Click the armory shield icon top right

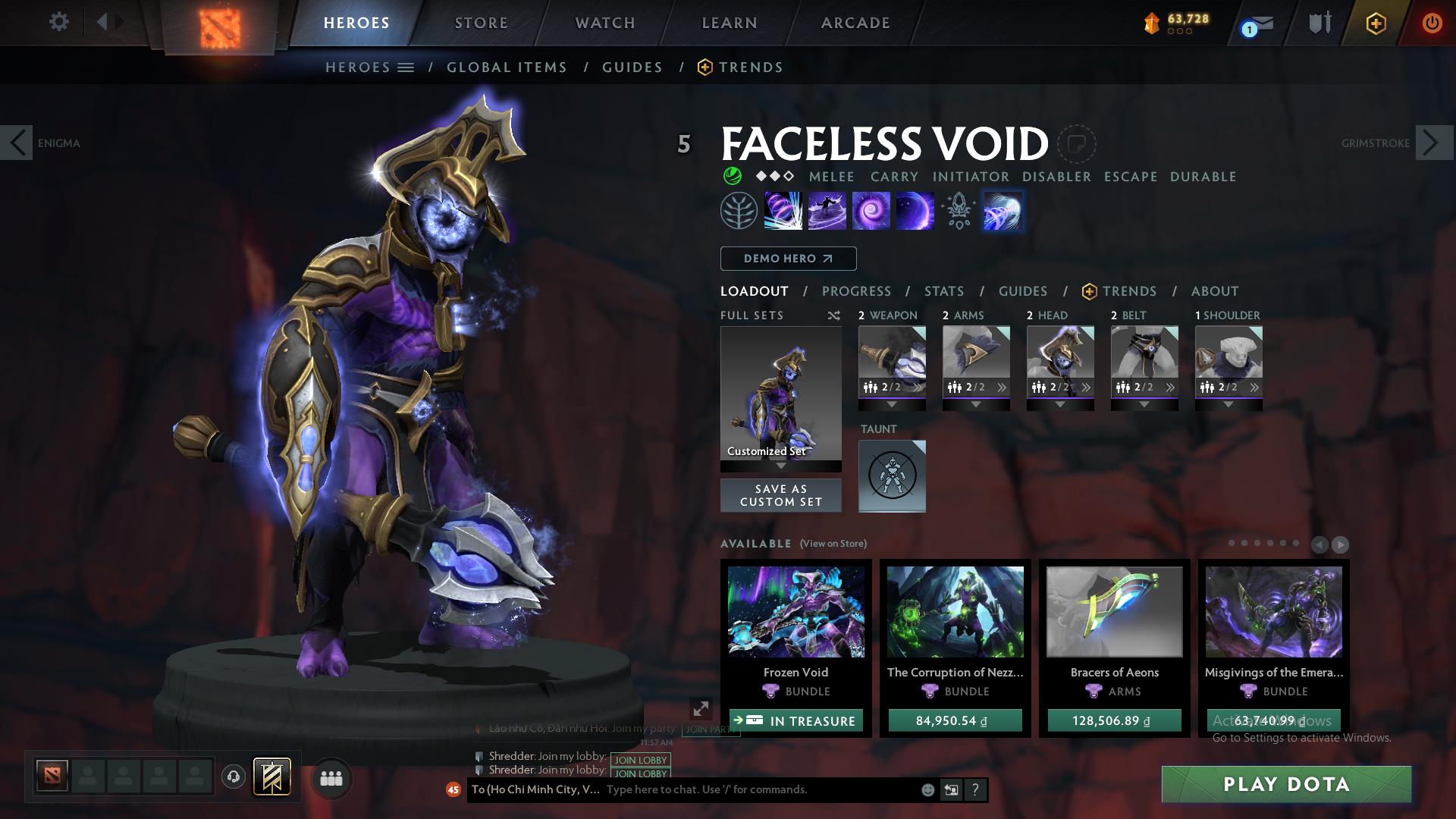point(1318,22)
